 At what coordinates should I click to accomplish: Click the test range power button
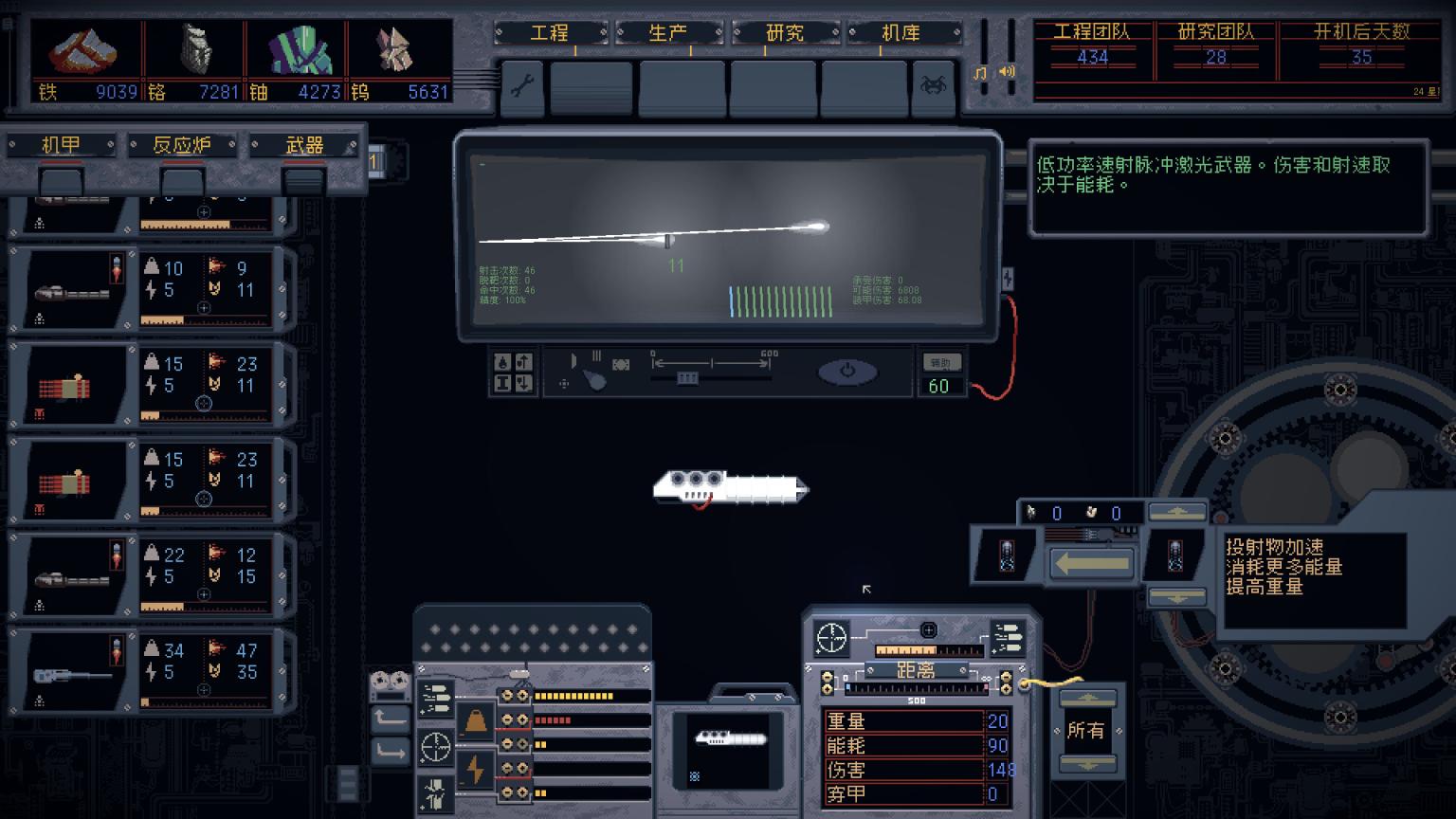click(847, 373)
